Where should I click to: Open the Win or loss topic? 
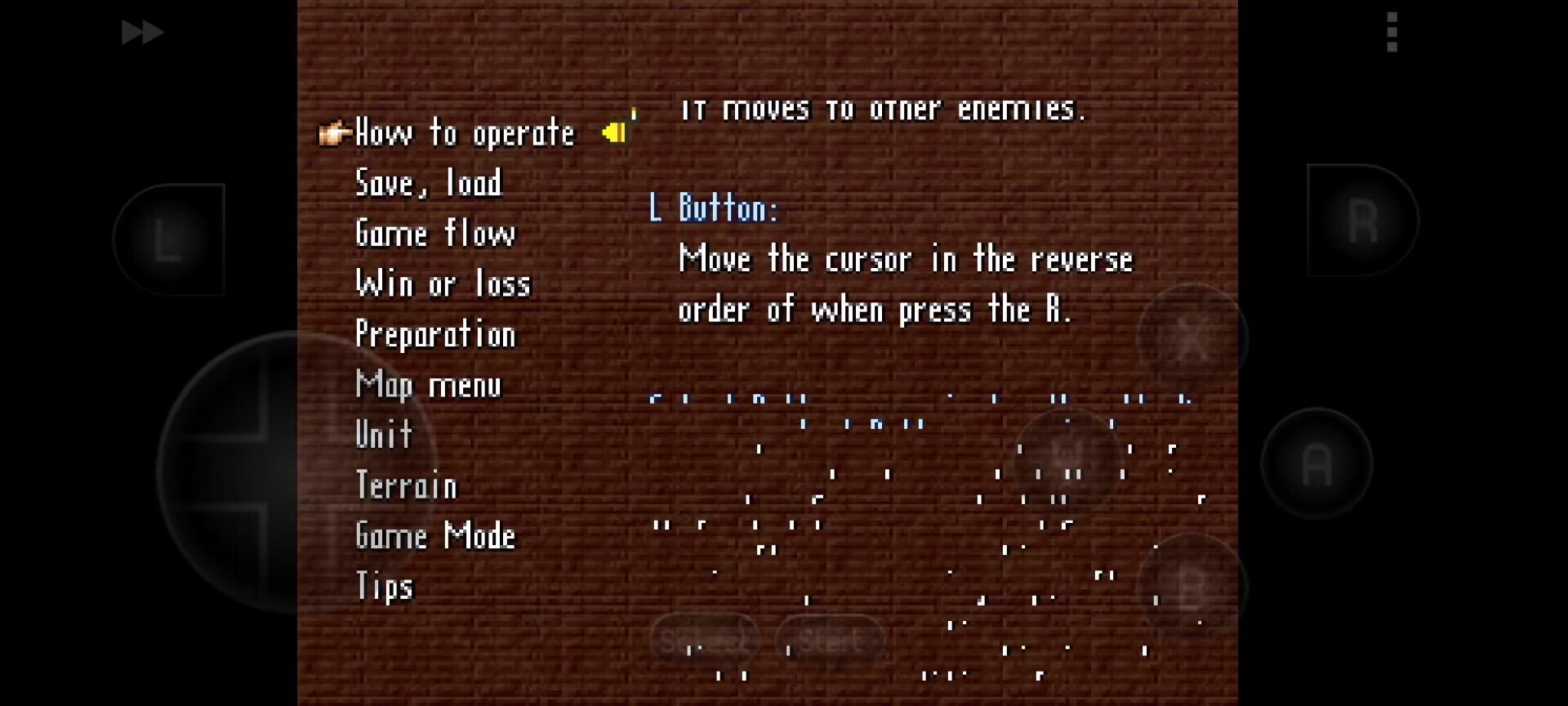443,284
